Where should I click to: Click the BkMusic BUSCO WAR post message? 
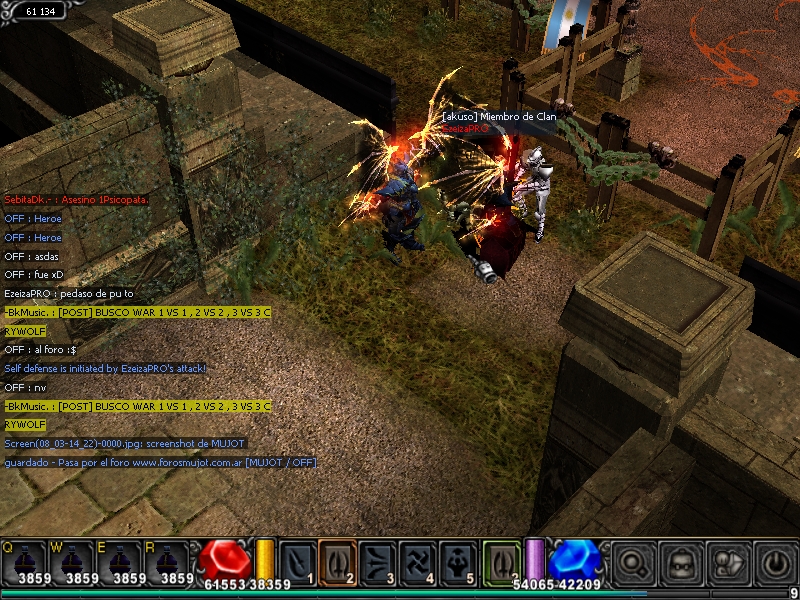137,313
